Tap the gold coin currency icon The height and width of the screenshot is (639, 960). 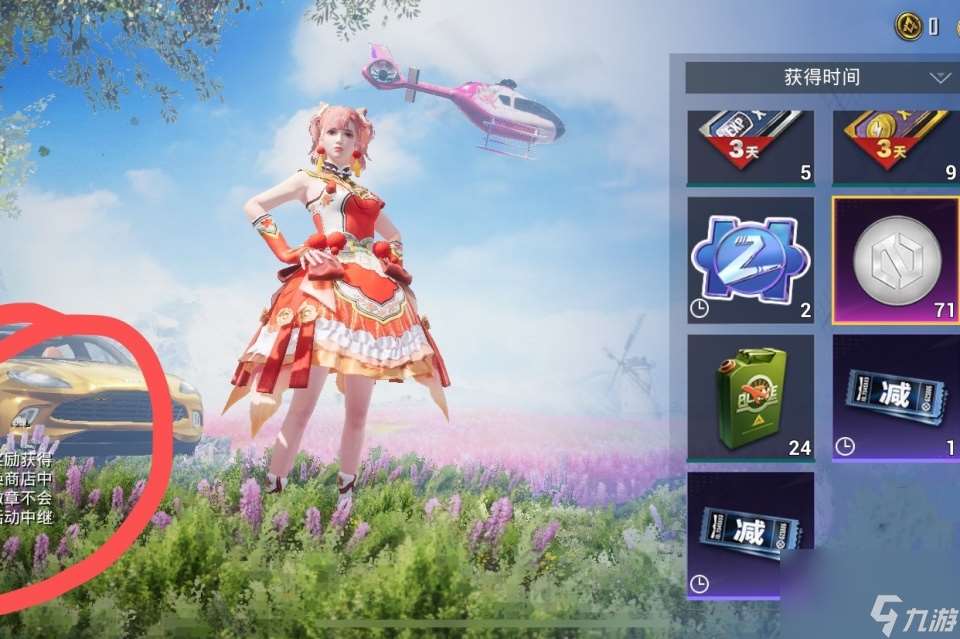[x=908, y=25]
